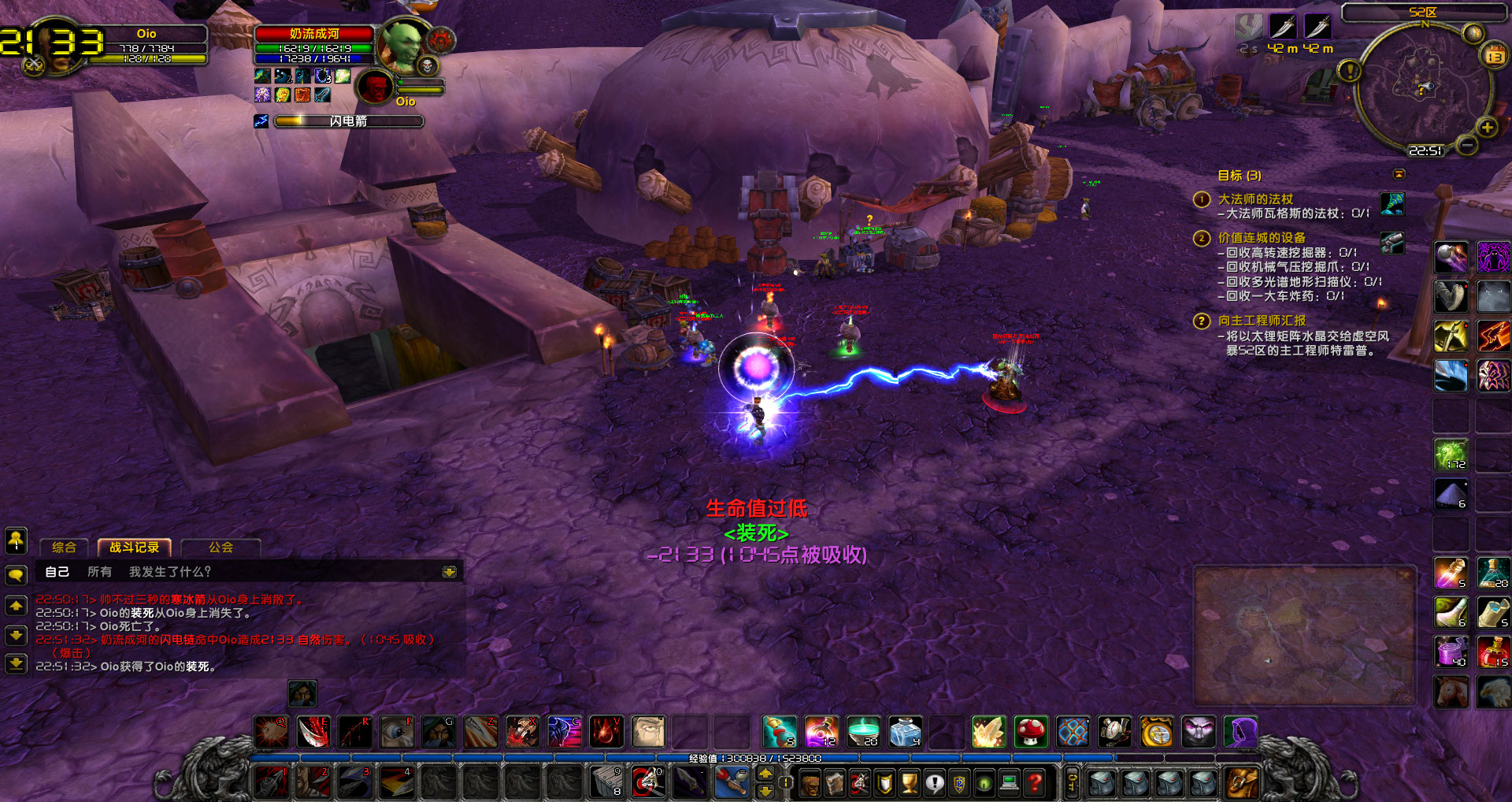Zoom out the minimap with minus button
1512x802 pixels.
tap(1466, 145)
